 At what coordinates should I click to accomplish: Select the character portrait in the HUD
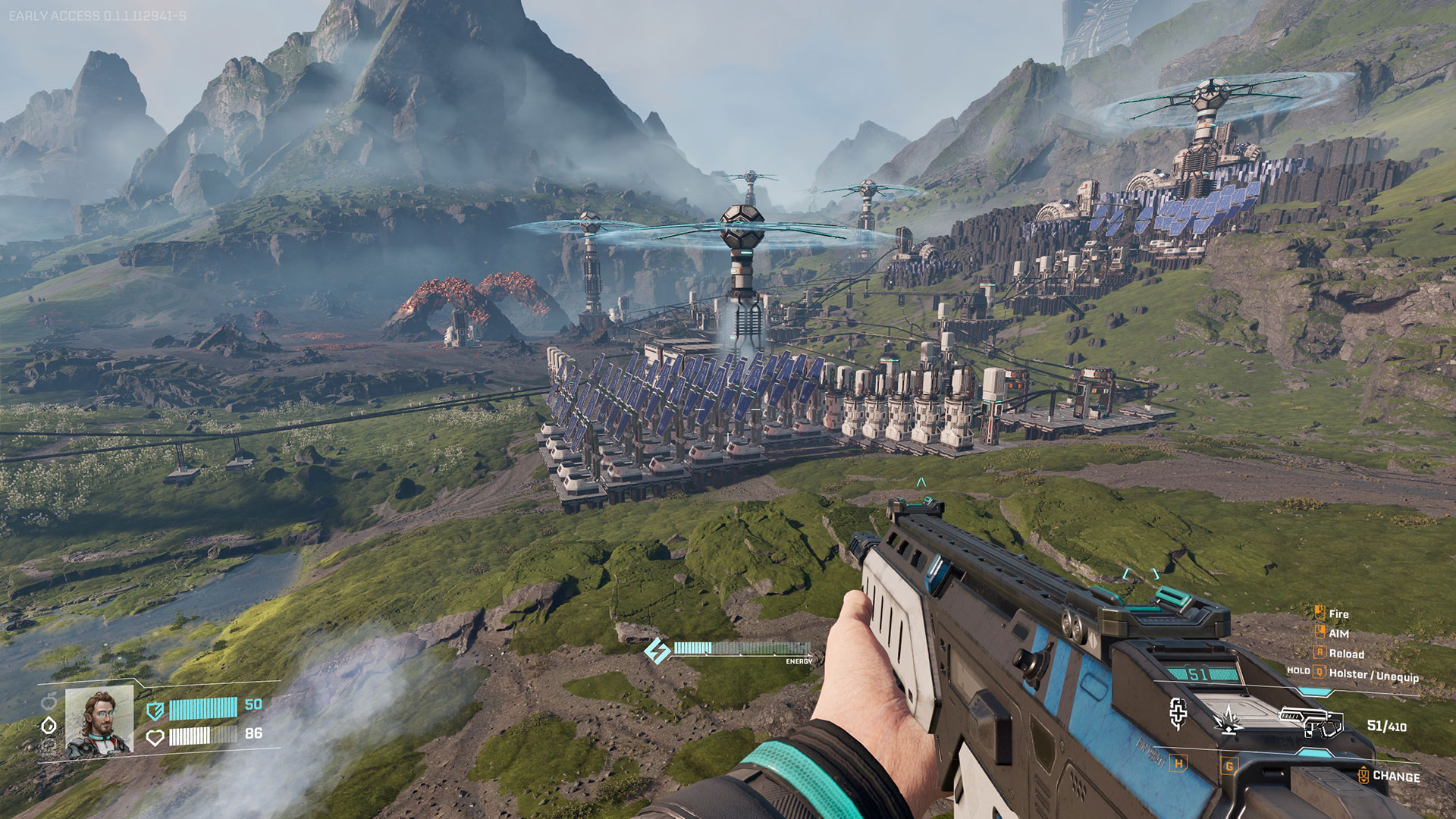click(99, 720)
